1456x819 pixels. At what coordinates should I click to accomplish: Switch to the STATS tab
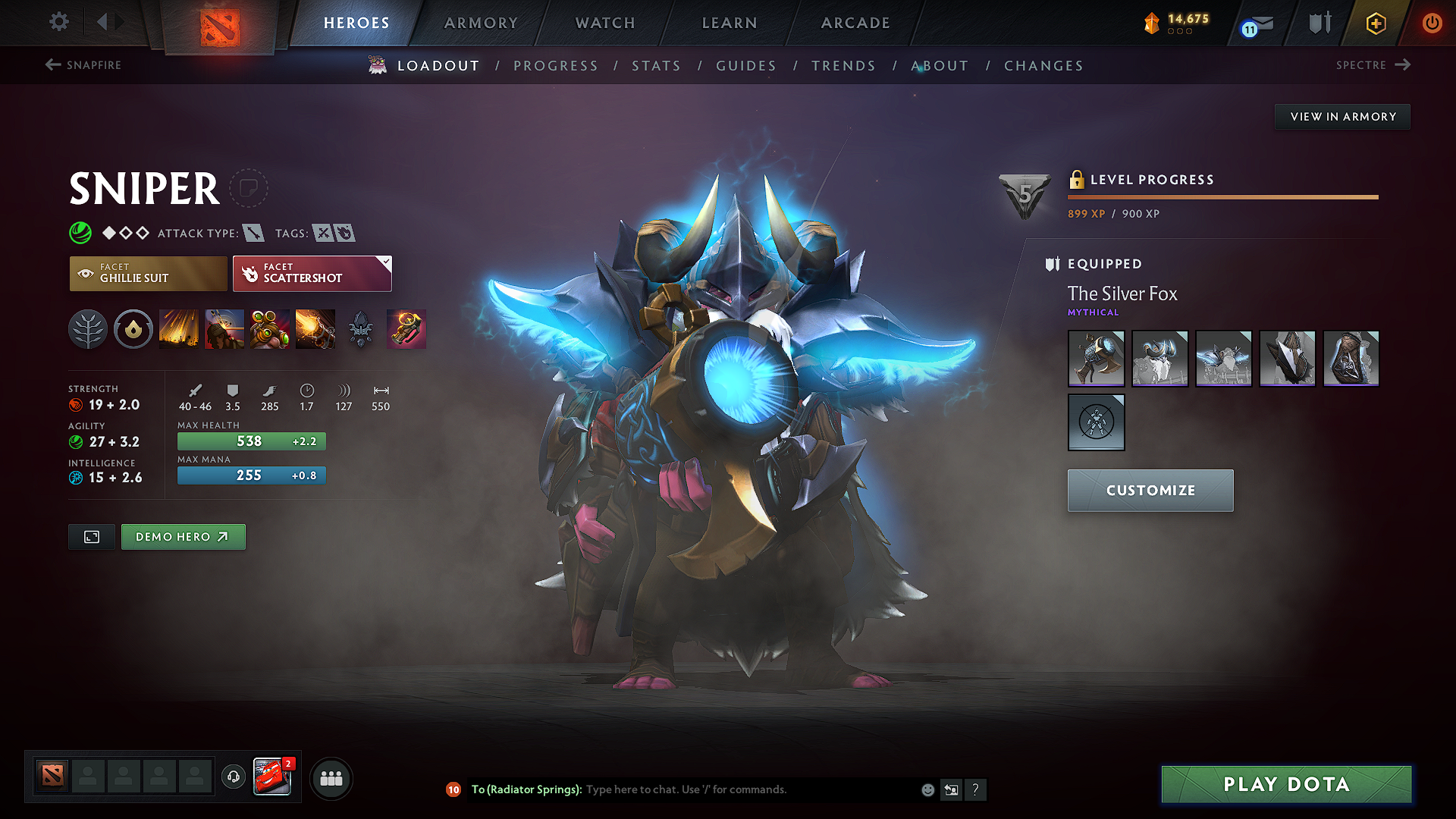pyautogui.click(x=657, y=65)
